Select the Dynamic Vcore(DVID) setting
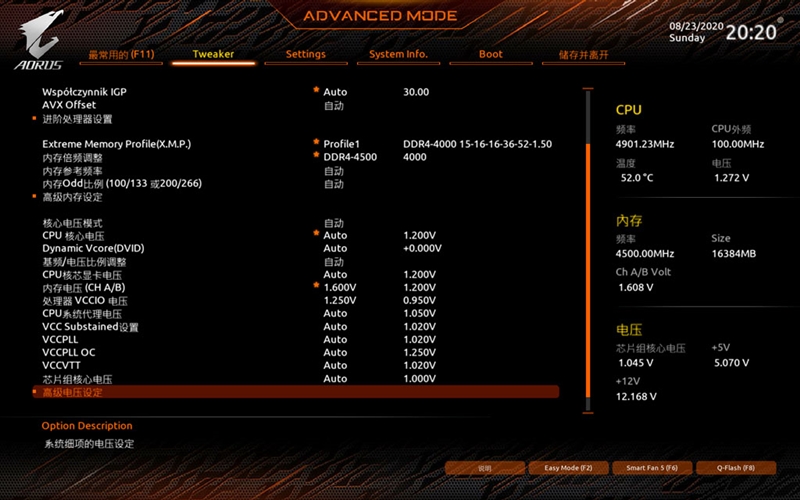The width and height of the screenshot is (800, 500). (94, 248)
